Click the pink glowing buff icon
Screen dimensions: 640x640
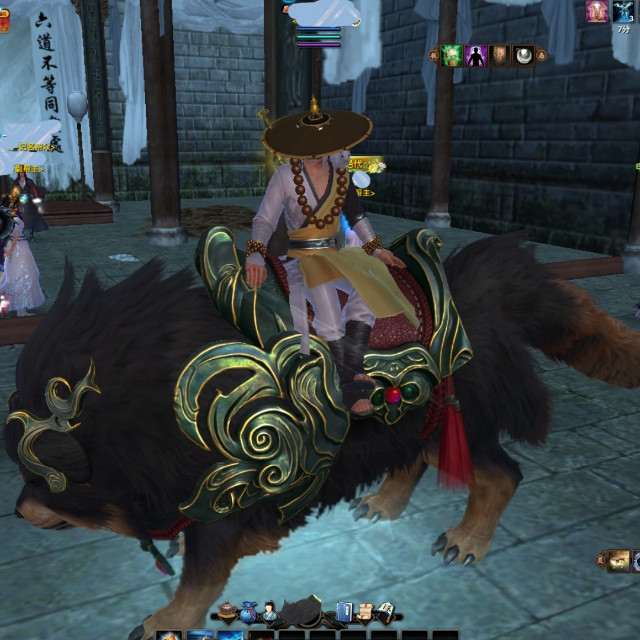597,11
